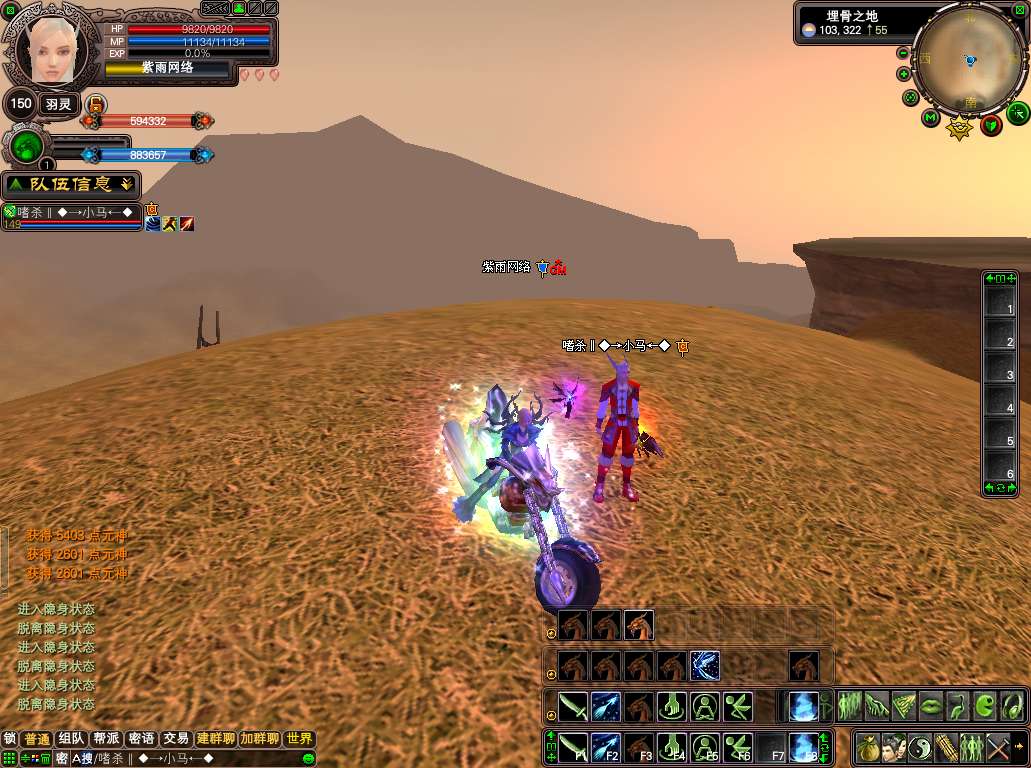Image resolution: width=1031 pixels, height=768 pixels.
Task: Open the 队伍信息 team info panel
Action: [71, 184]
